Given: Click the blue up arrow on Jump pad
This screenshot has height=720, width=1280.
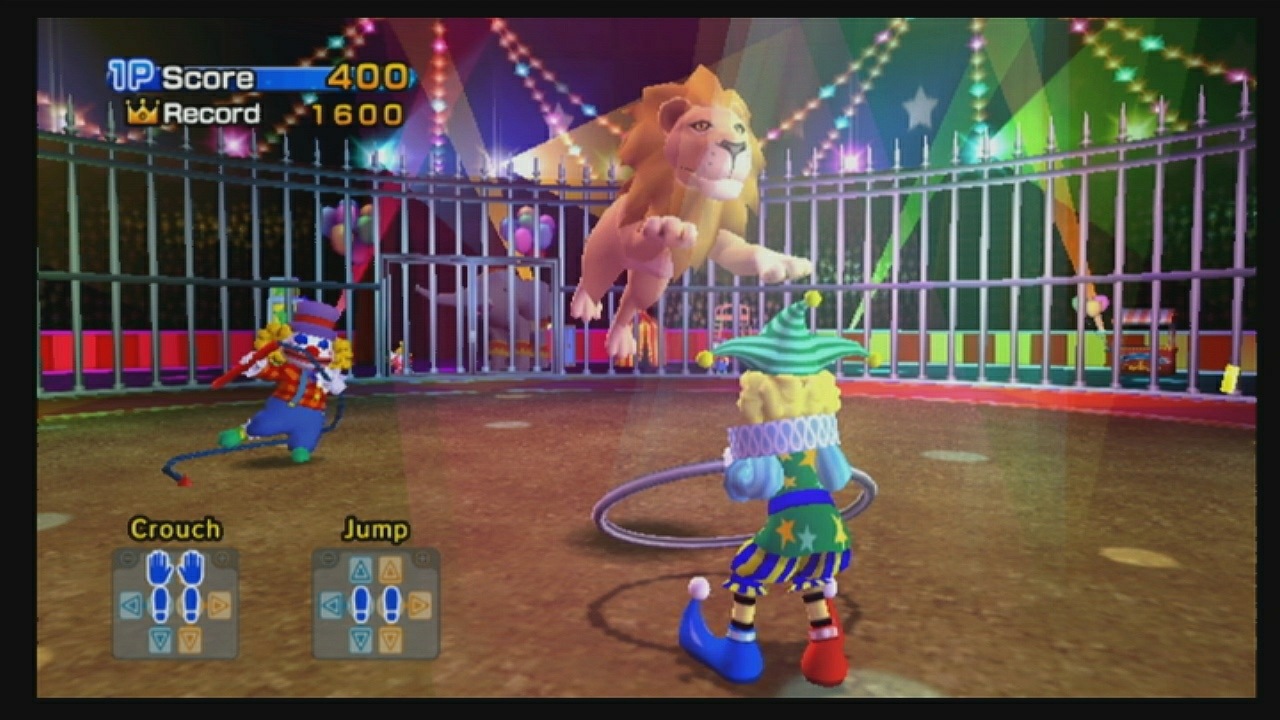Looking at the screenshot, I should [360, 568].
